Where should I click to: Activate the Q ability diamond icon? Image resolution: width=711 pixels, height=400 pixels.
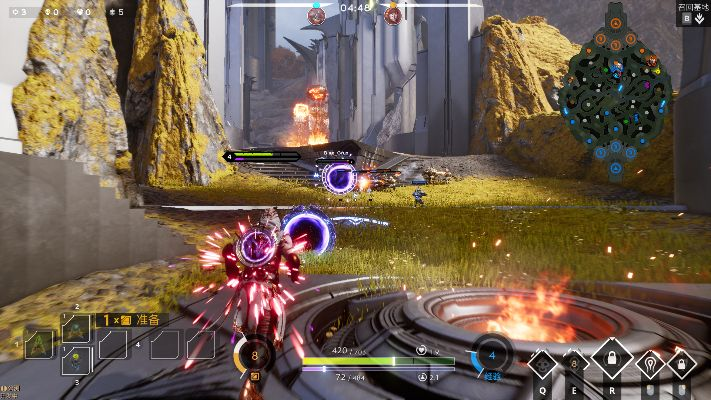coord(542,363)
